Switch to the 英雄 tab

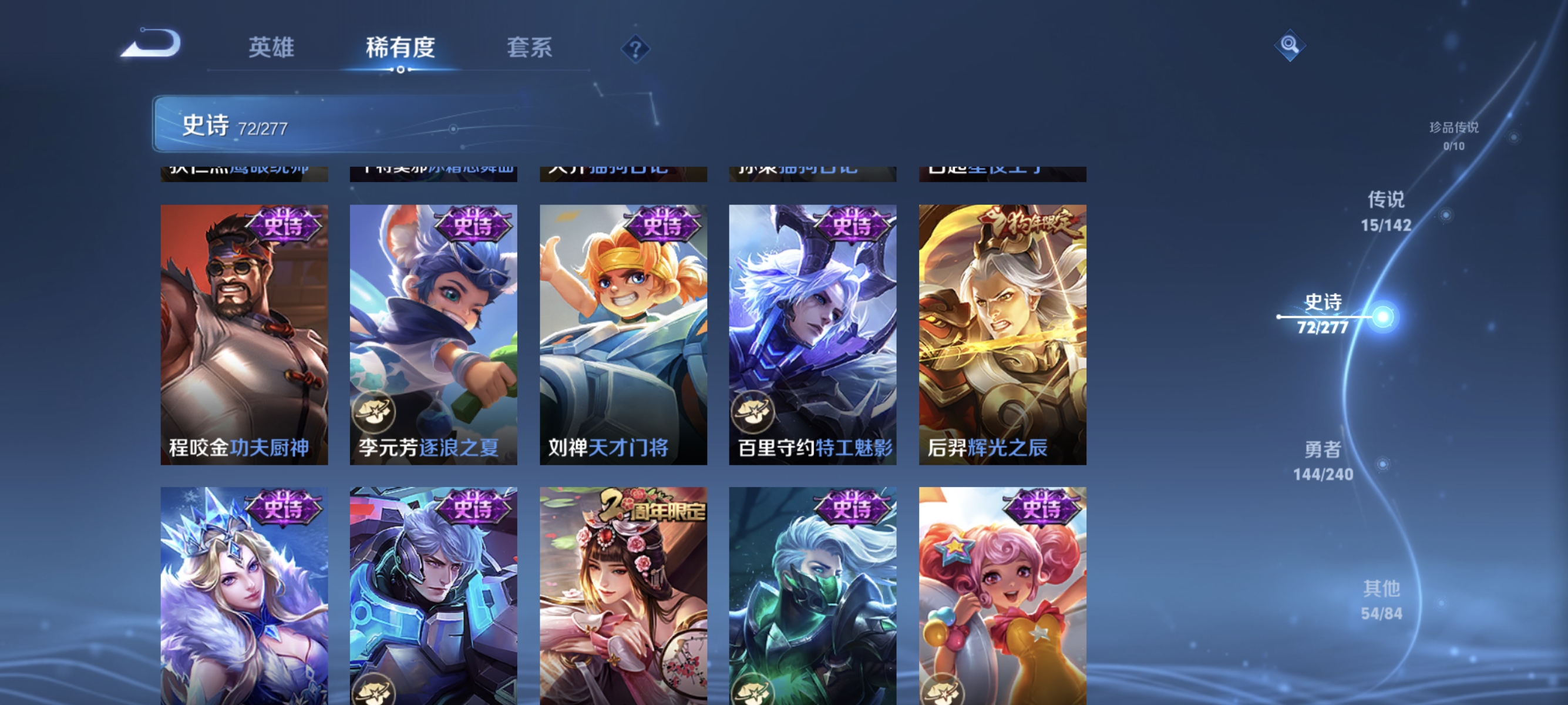[272, 49]
